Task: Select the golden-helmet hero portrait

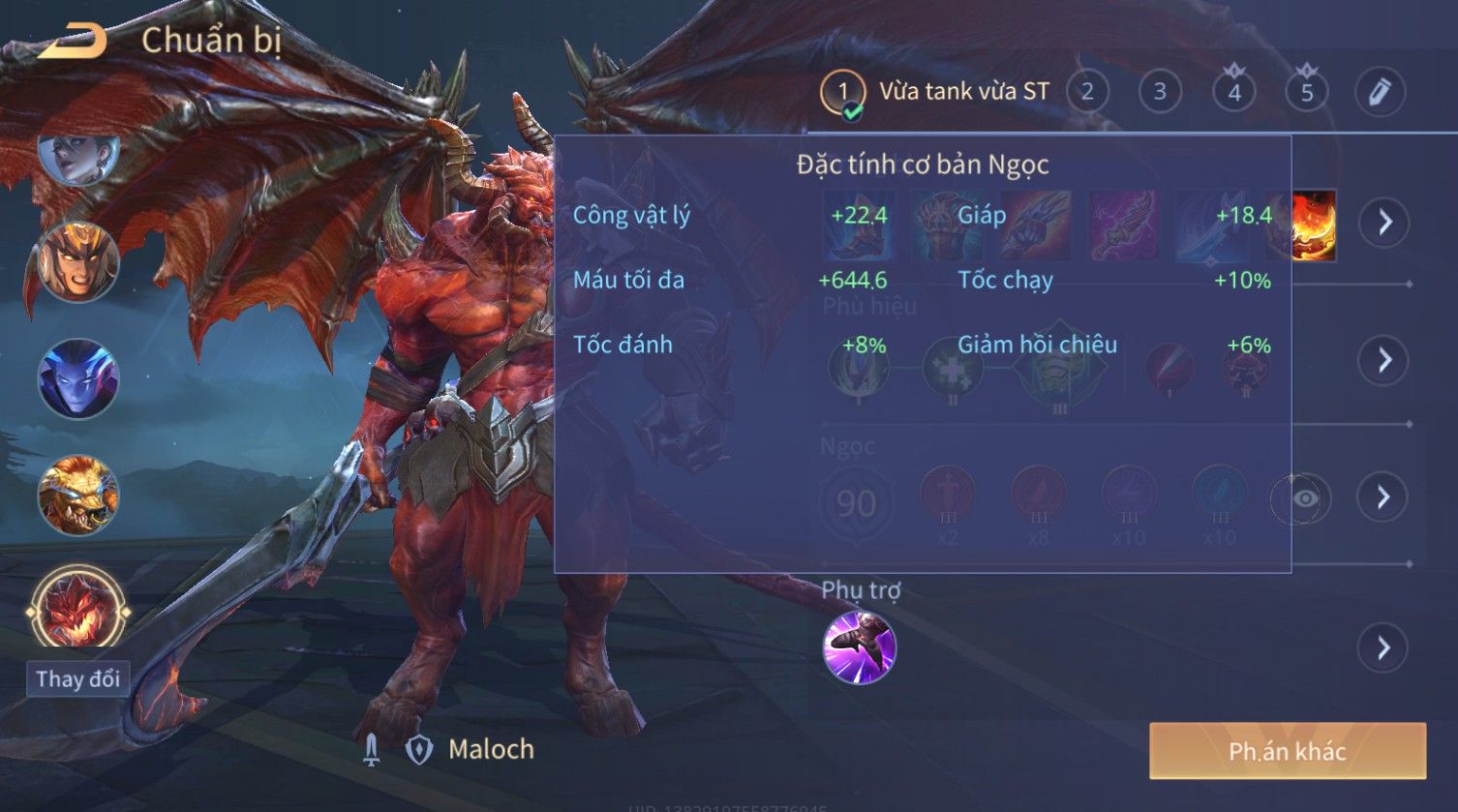Action: click(x=77, y=261)
